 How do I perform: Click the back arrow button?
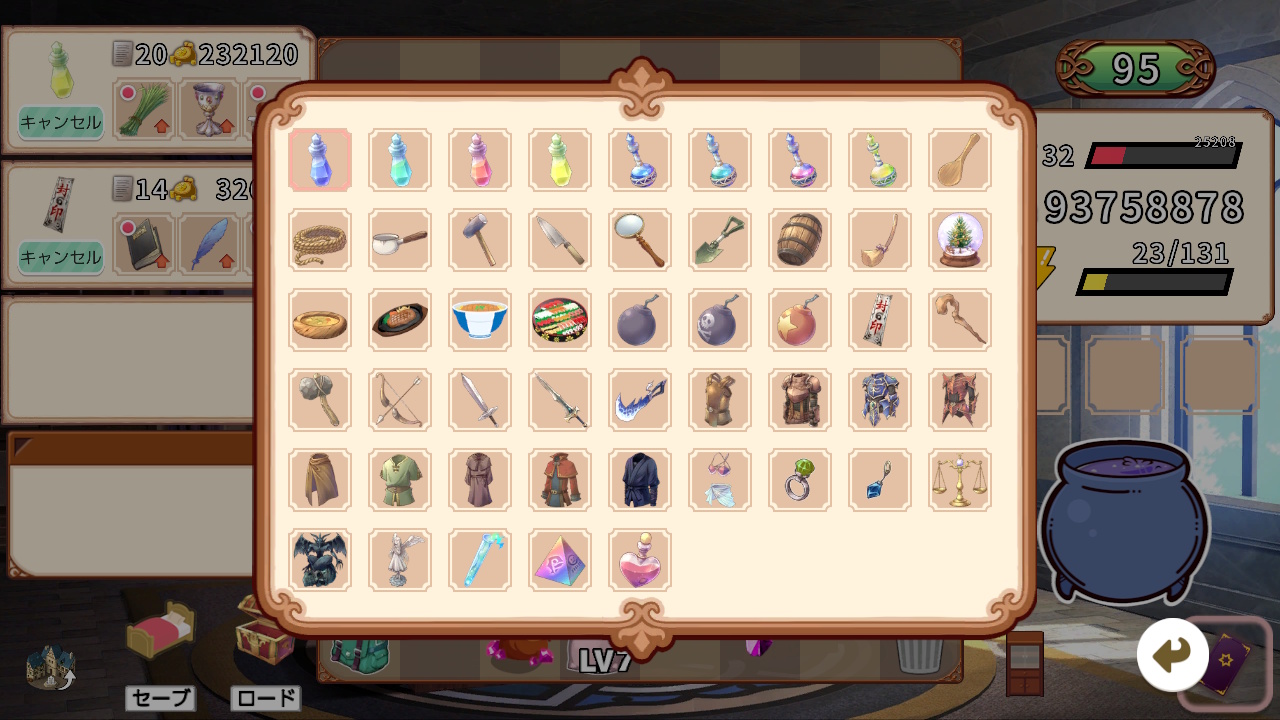[1172, 655]
